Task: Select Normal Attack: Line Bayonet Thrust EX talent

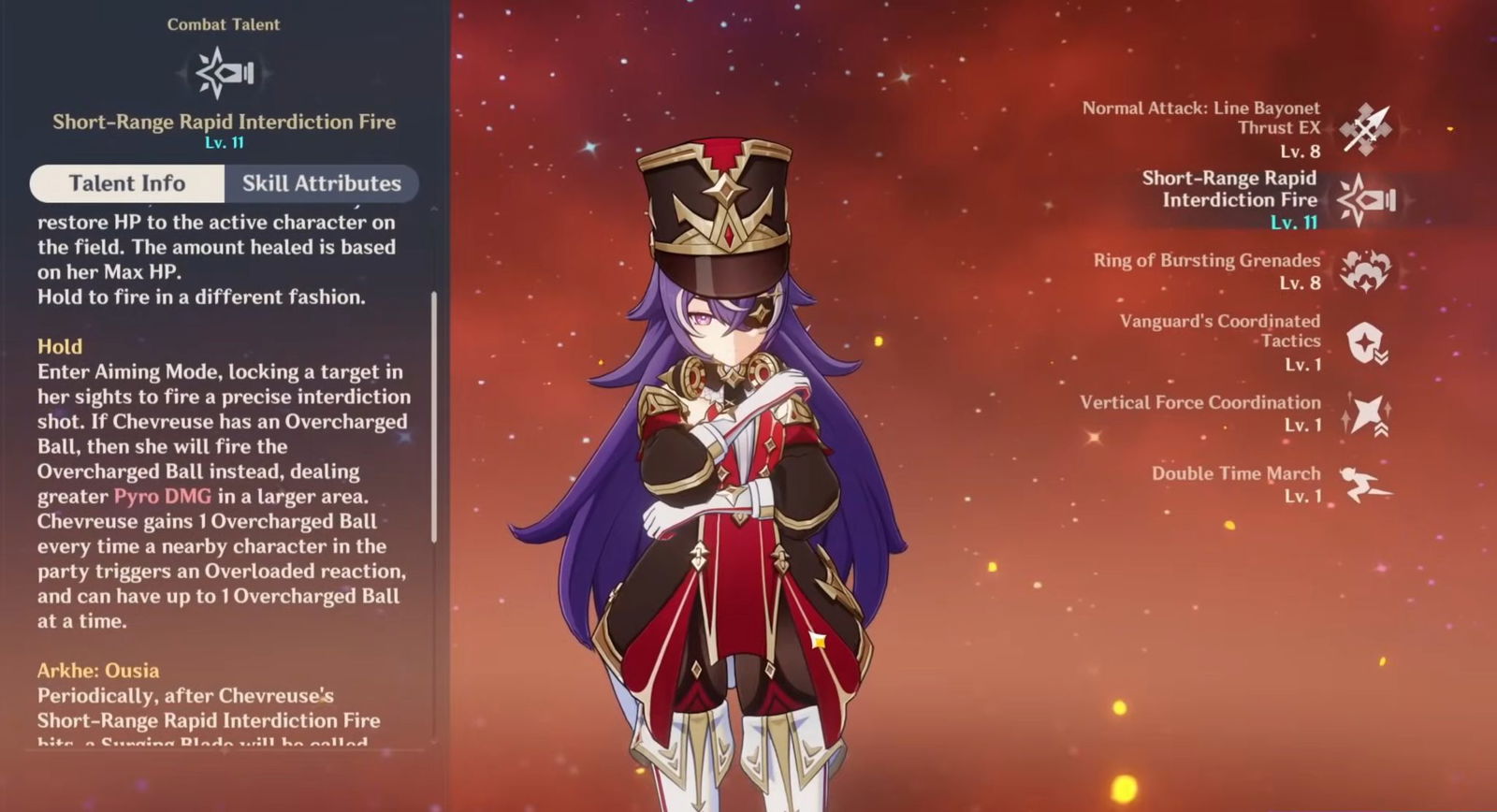Action: 1366,128
